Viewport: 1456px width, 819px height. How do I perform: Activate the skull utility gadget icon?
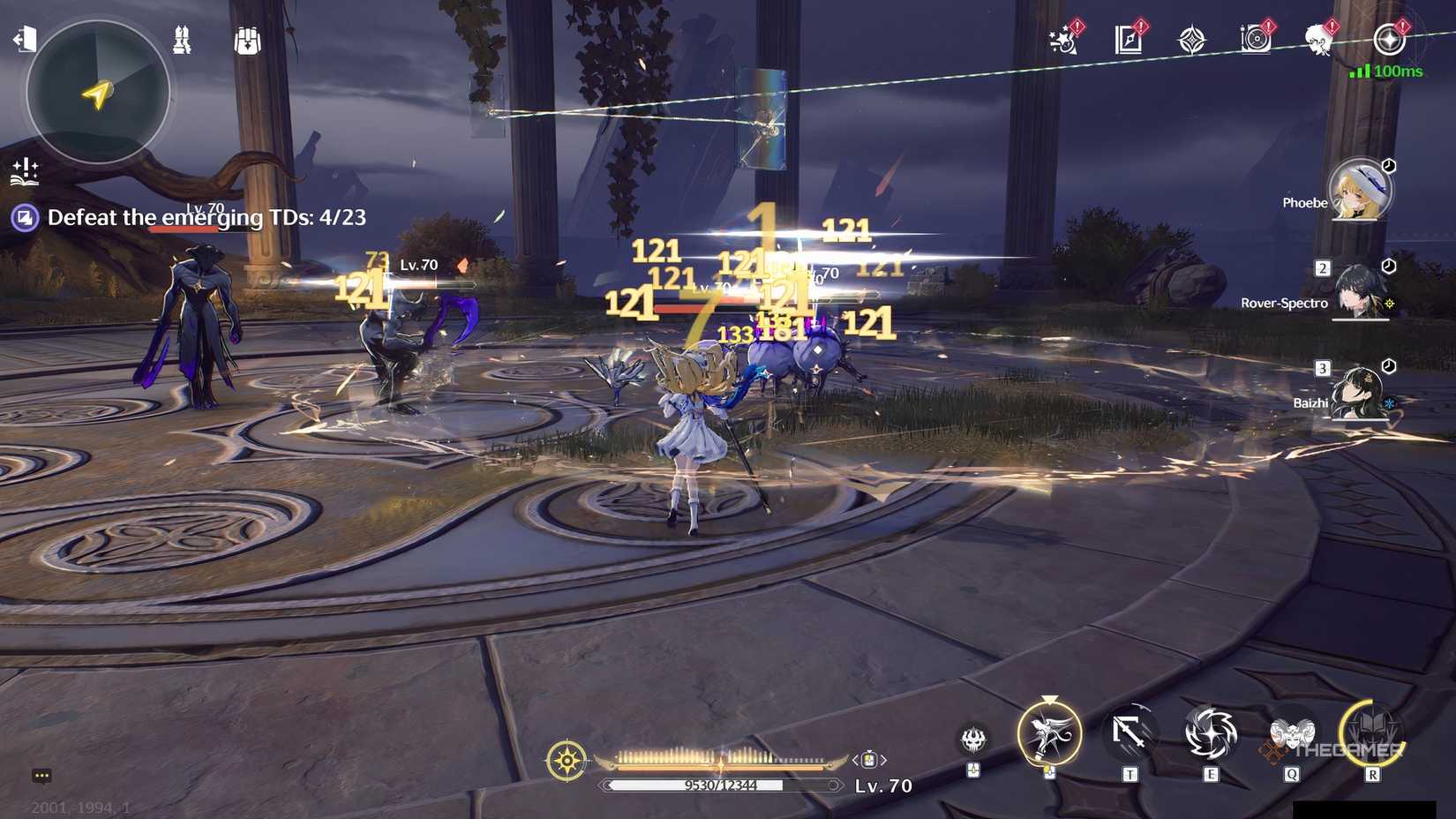pos(973,738)
